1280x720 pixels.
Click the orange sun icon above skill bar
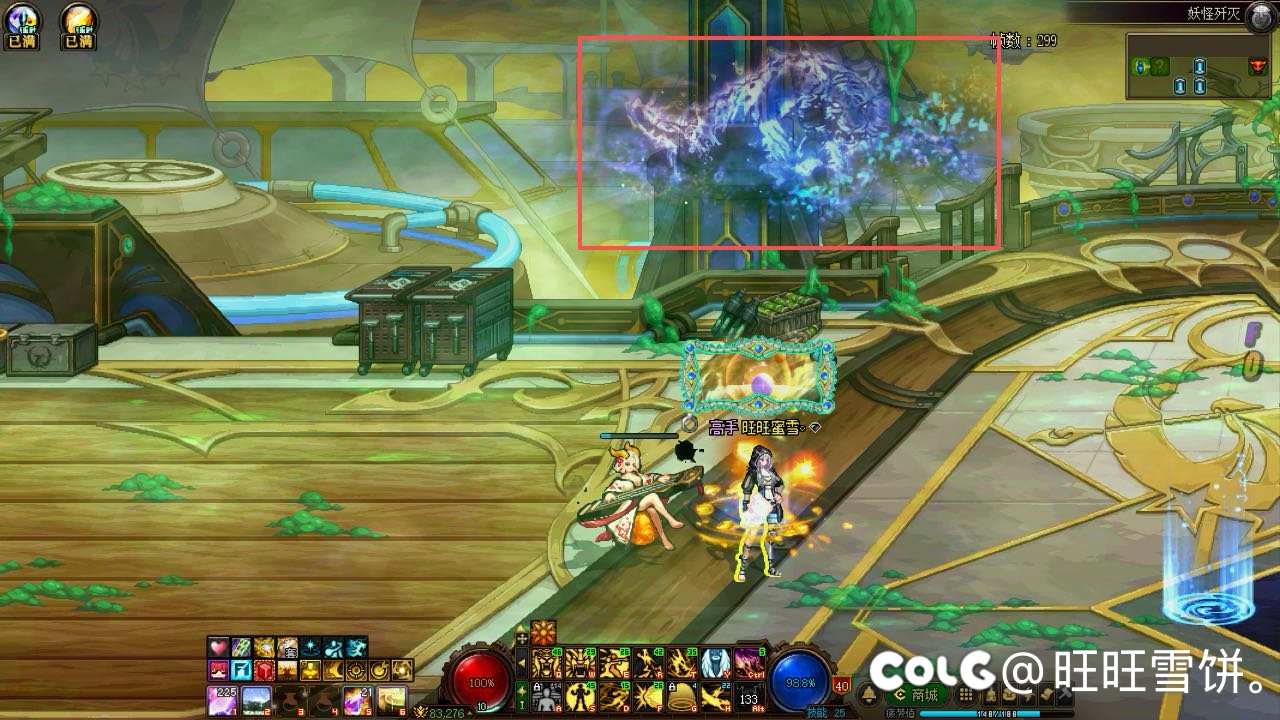(x=543, y=633)
